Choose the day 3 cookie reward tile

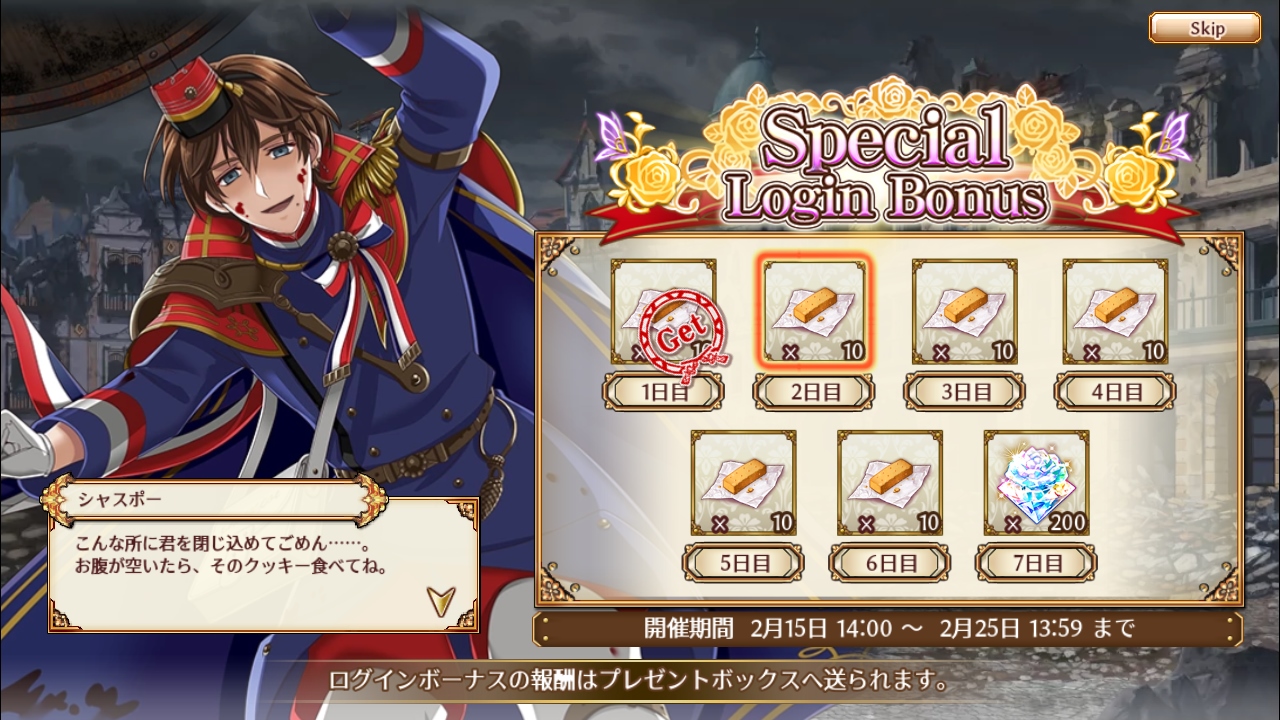[965, 312]
